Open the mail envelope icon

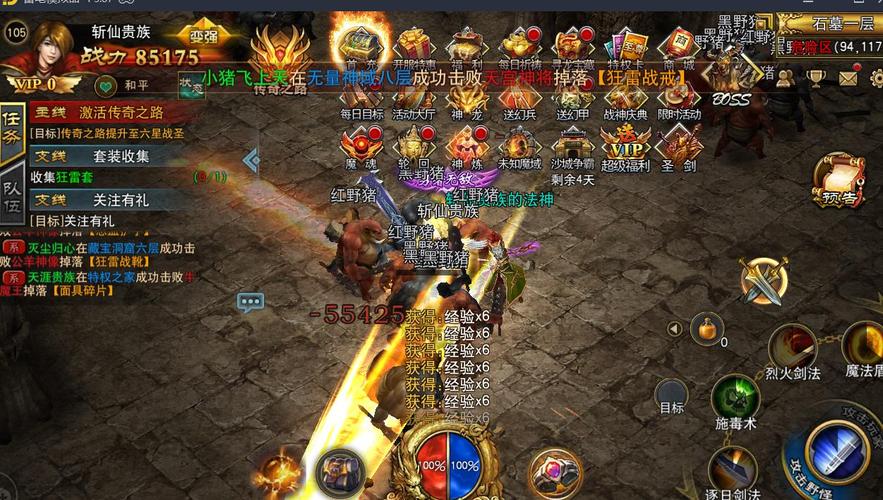click(848, 77)
